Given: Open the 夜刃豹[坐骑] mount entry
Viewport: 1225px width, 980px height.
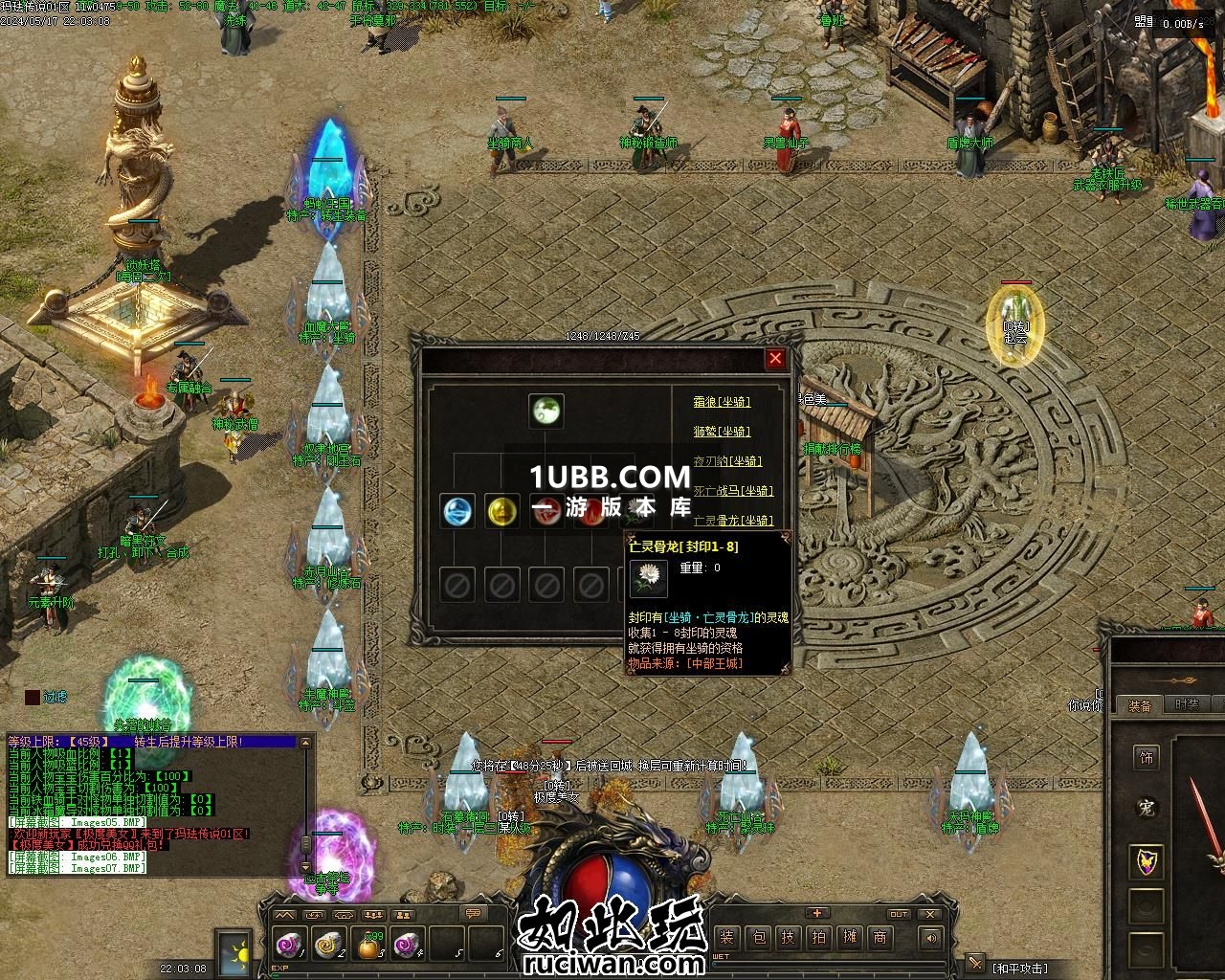Looking at the screenshot, I should tap(727, 461).
